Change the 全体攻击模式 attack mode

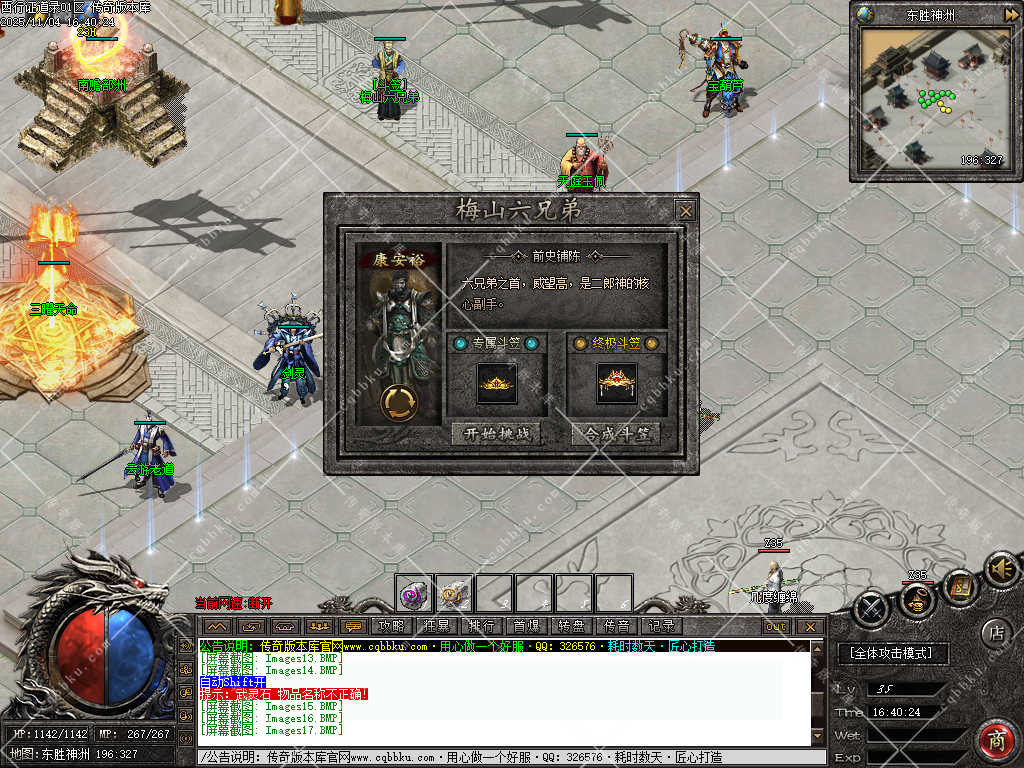(891, 653)
